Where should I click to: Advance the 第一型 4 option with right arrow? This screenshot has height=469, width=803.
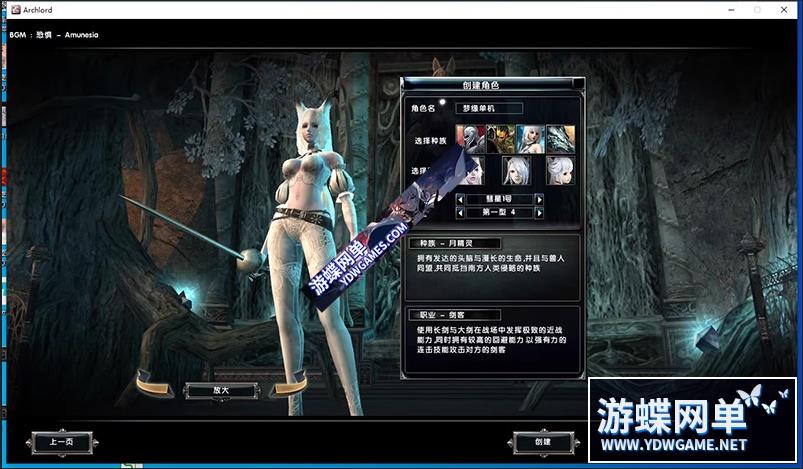click(539, 212)
